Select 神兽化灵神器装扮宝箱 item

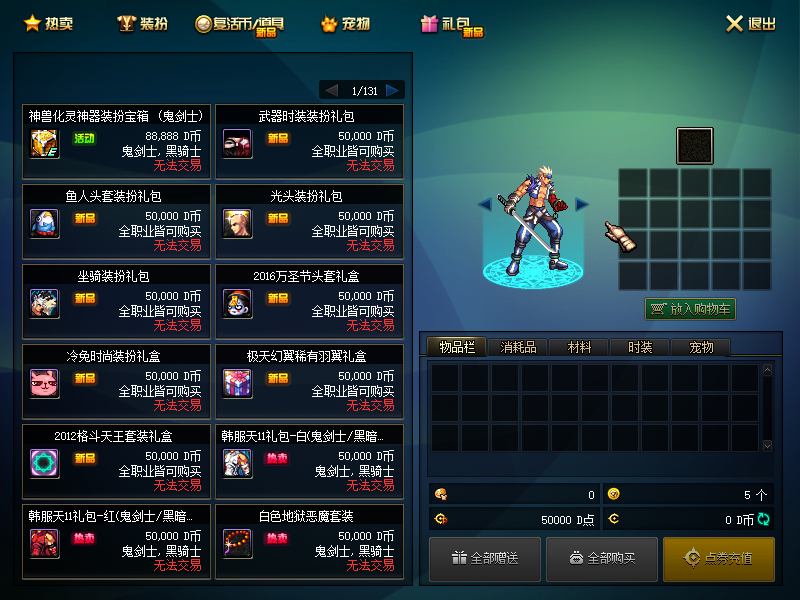116,141
